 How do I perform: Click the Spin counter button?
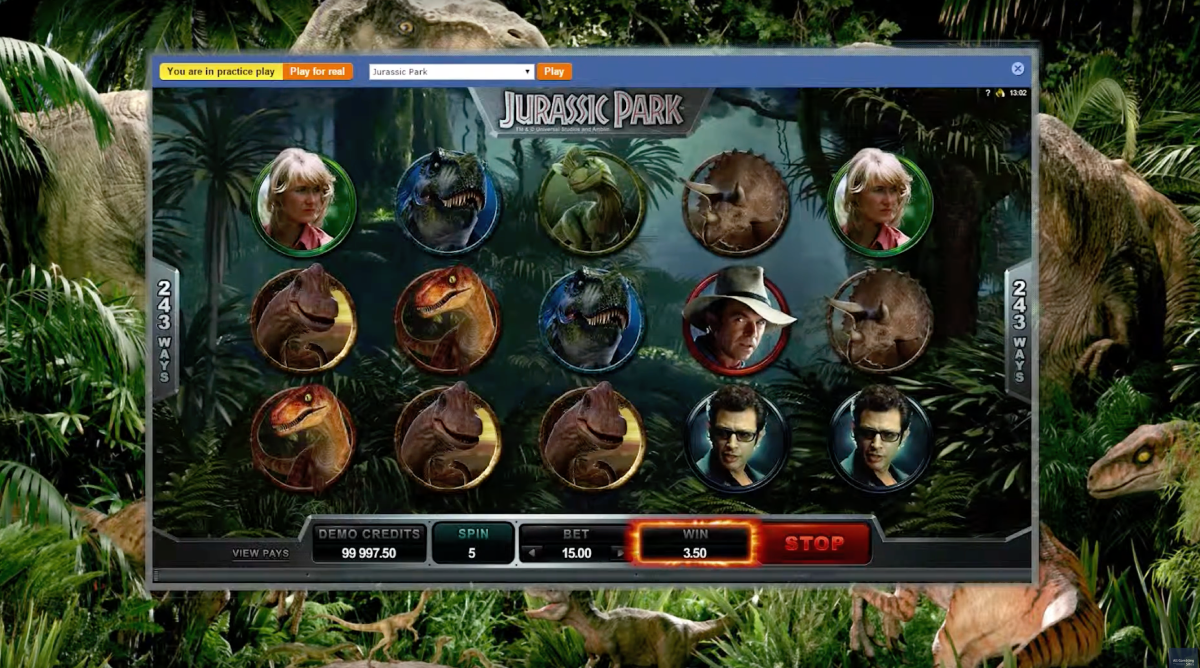click(x=473, y=544)
